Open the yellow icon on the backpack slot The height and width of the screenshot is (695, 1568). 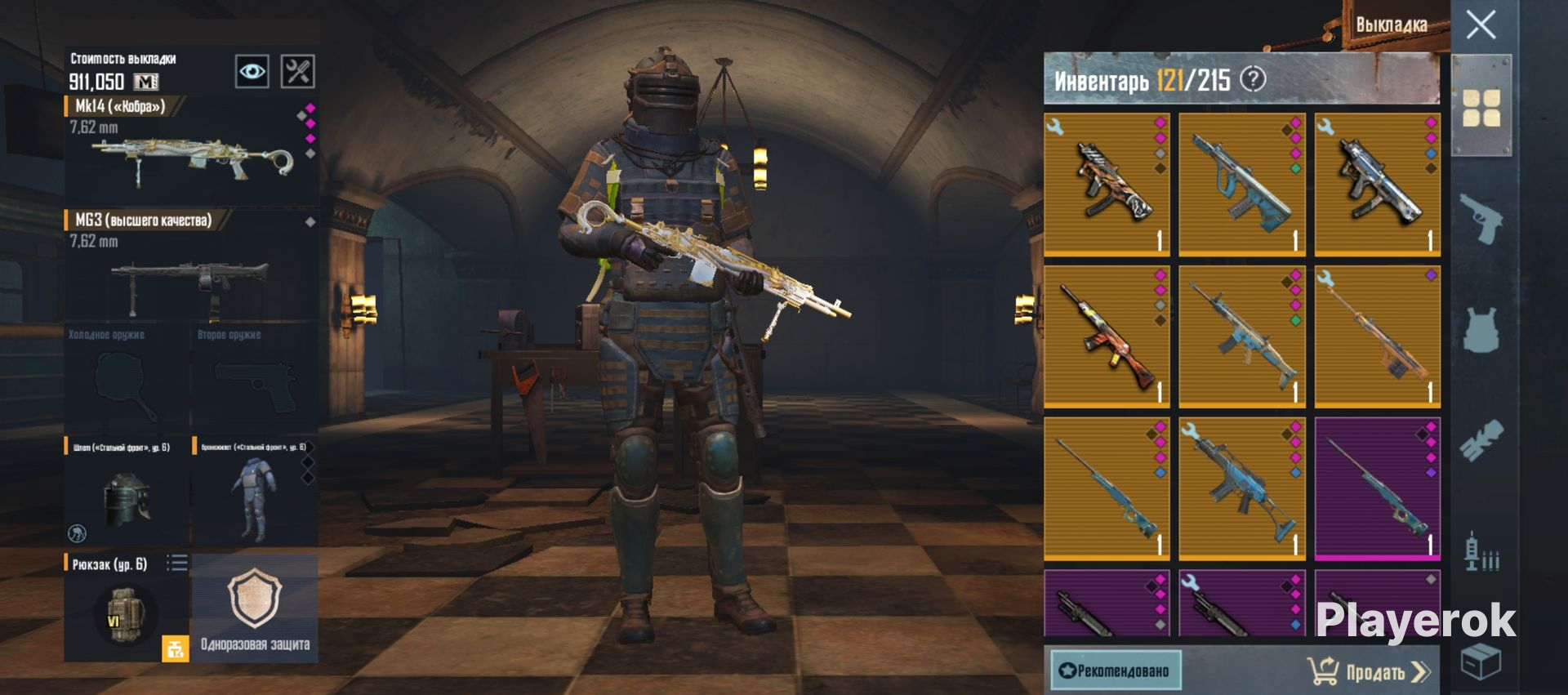point(175,648)
